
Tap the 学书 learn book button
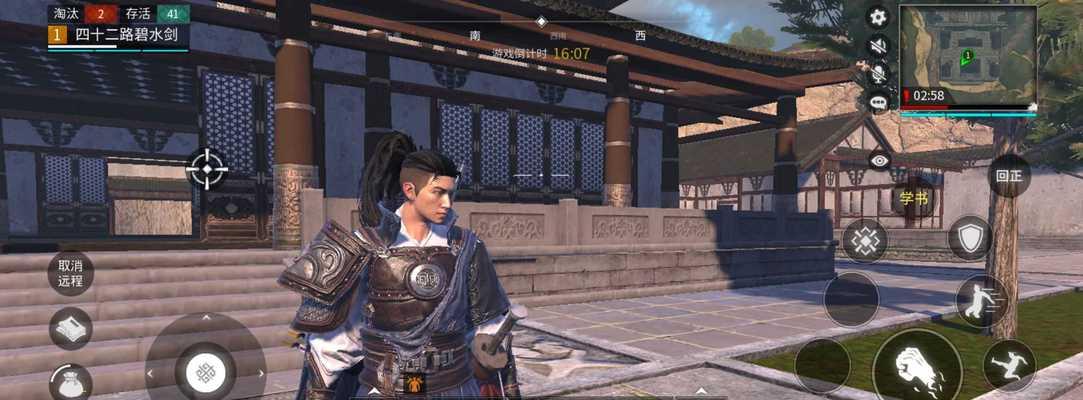913,197
